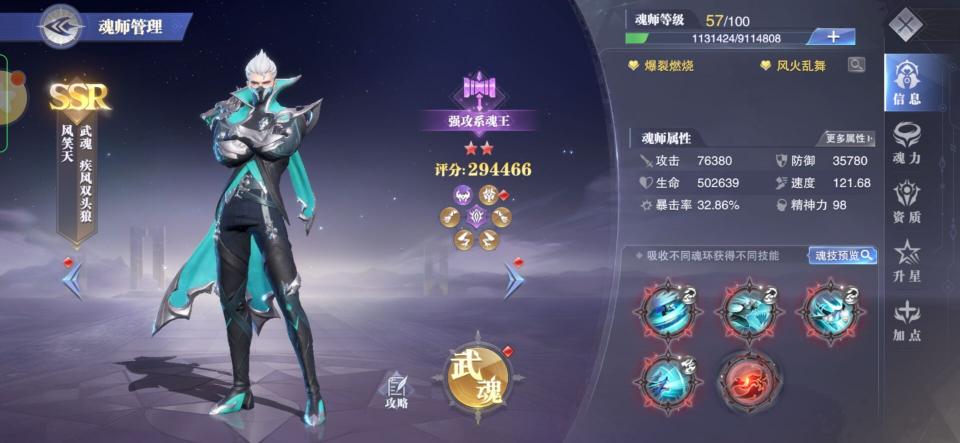Tap the gold 武魂 martial soul button
960x443 pixels.
pos(477,375)
